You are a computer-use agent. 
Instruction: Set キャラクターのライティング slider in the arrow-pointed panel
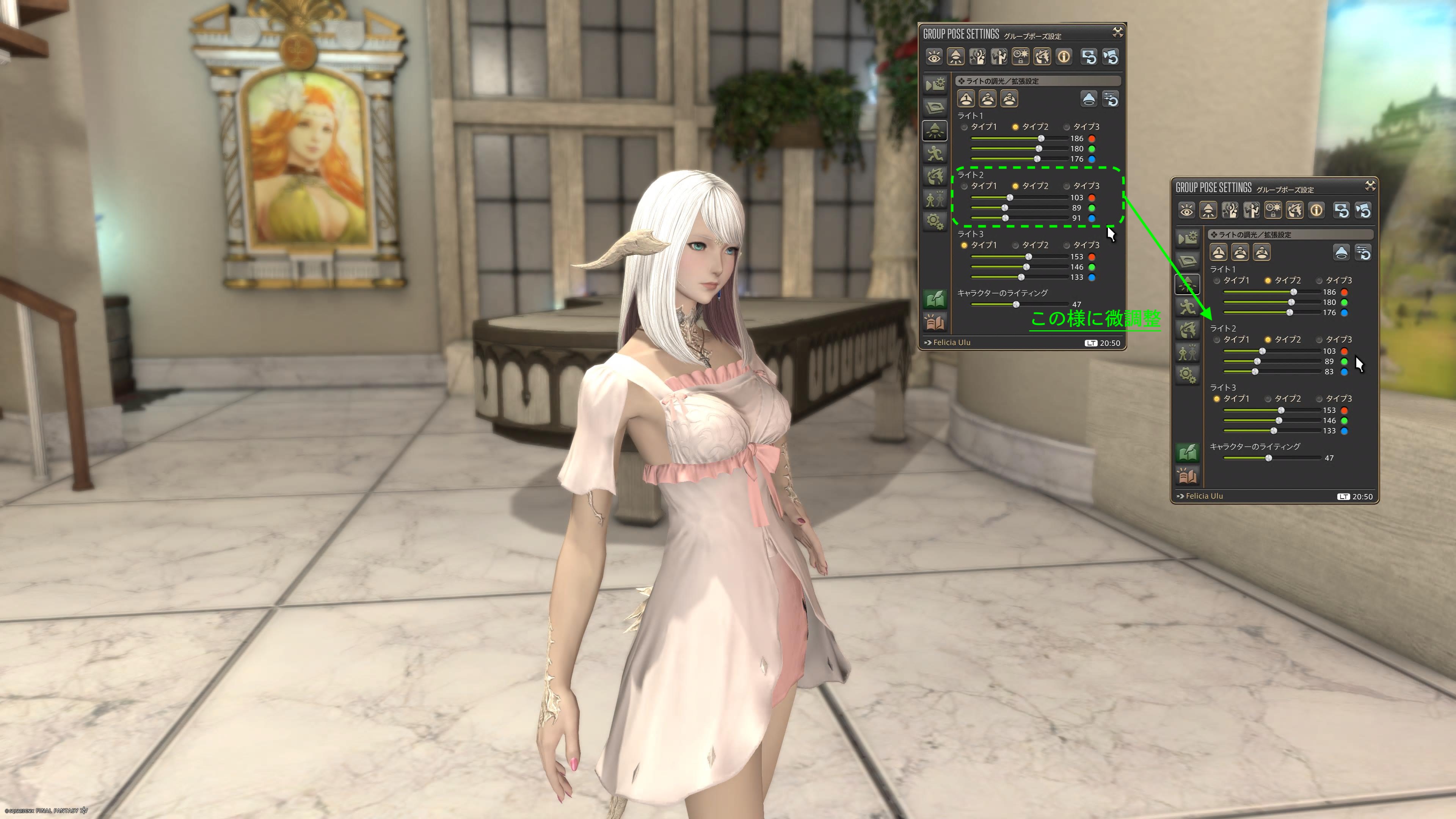coord(1268,458)
